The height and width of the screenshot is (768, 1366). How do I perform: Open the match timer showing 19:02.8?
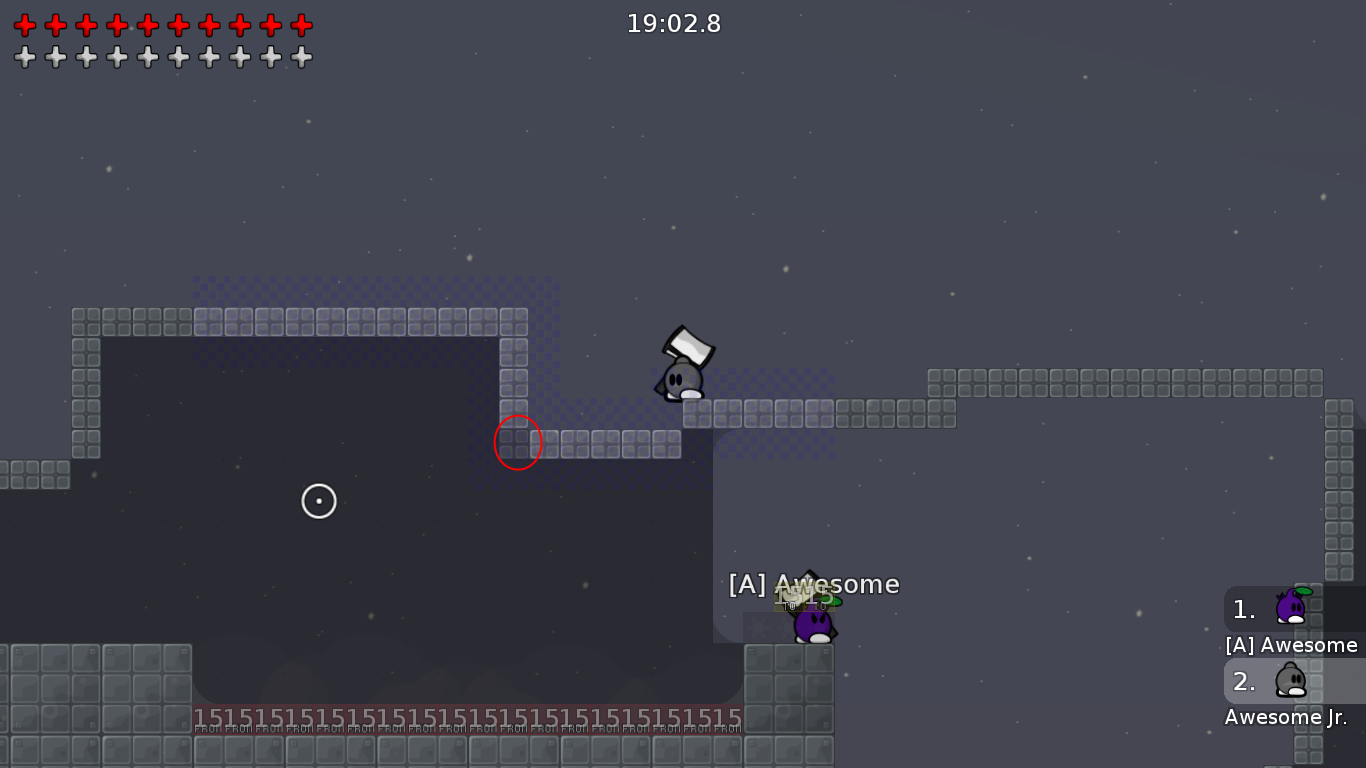[x=673, y=24]
